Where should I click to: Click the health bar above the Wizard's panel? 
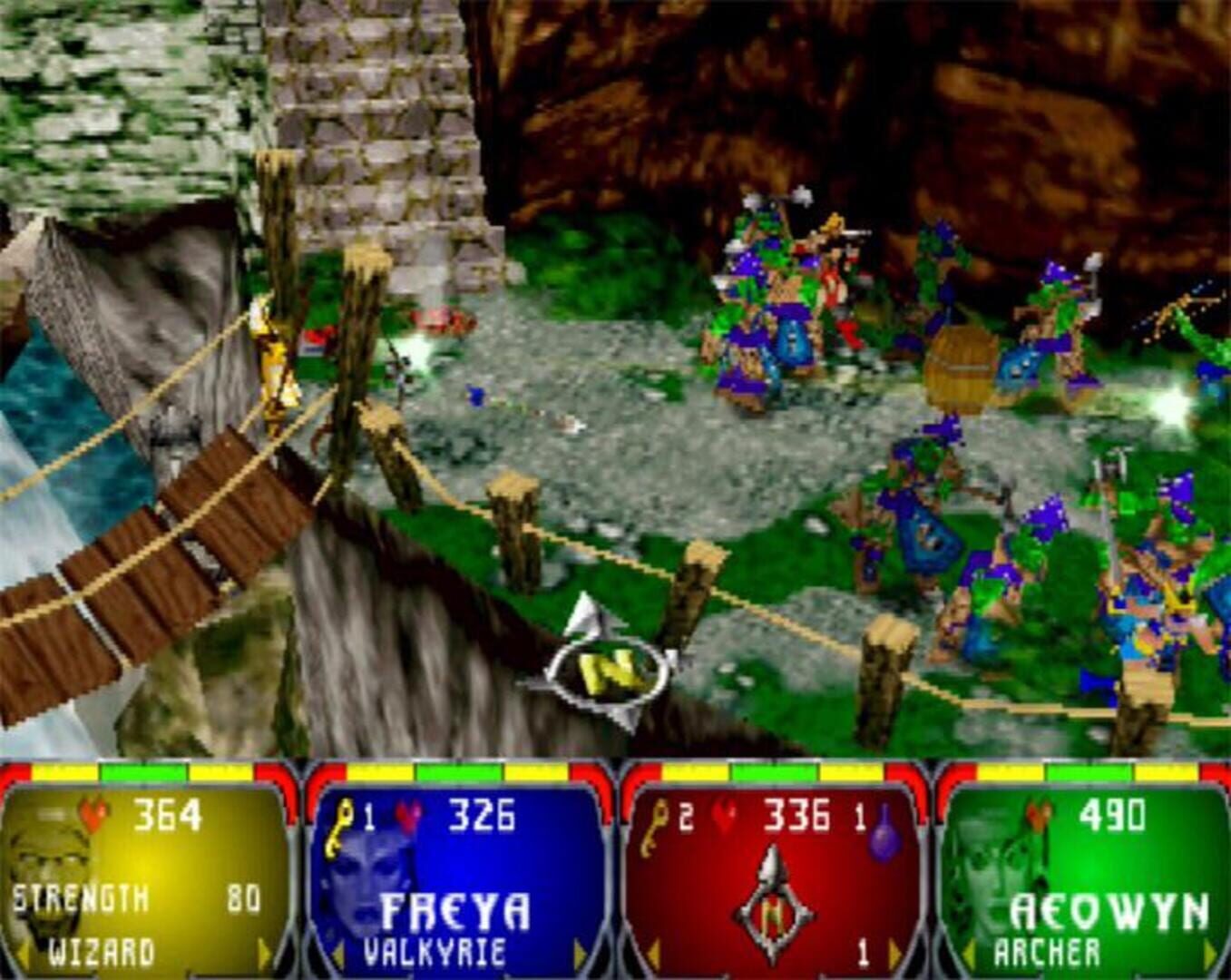136,769
